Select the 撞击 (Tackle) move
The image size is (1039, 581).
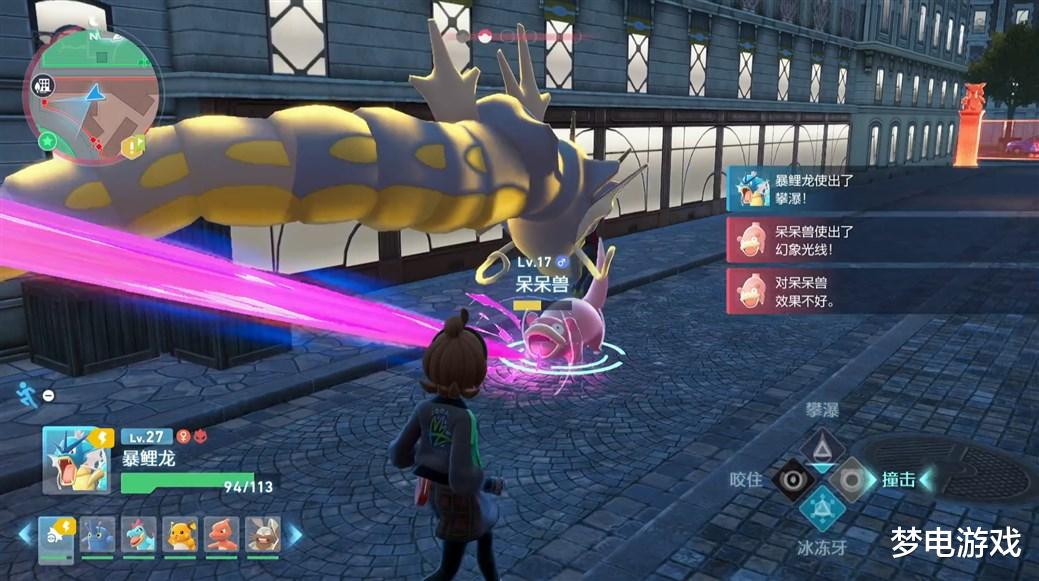point(852,479)
